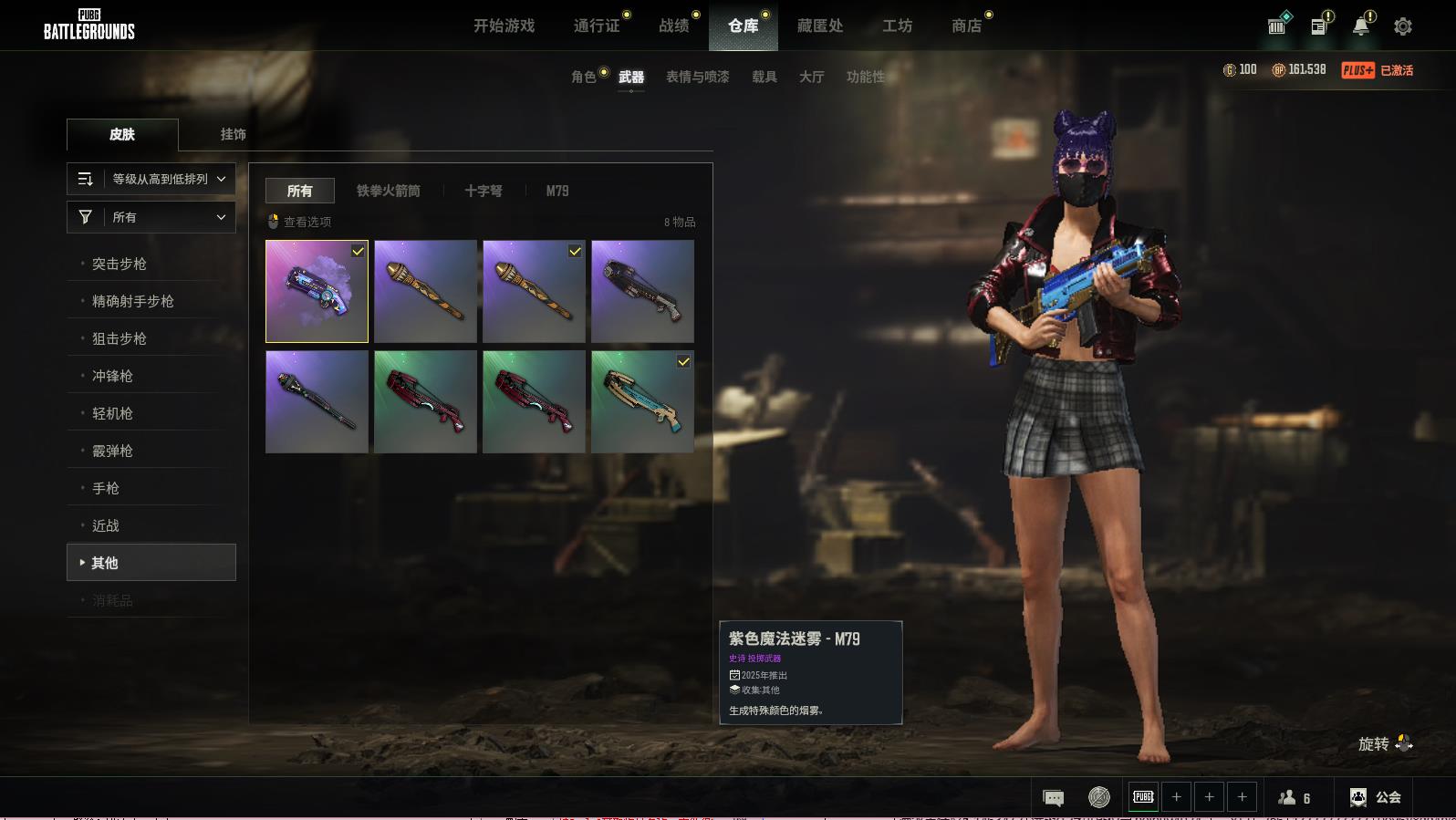Pick the tan and blue crossbow skin
The image size is (1456, 820).
(x=642, y=401)
